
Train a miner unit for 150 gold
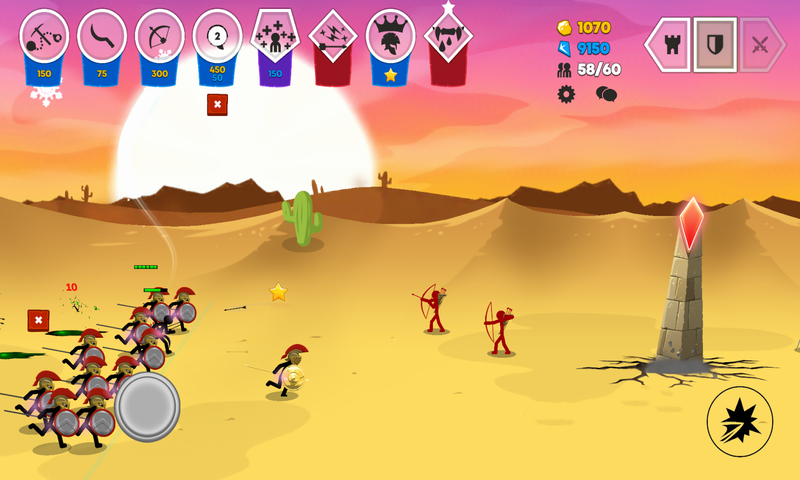point(44,37)
